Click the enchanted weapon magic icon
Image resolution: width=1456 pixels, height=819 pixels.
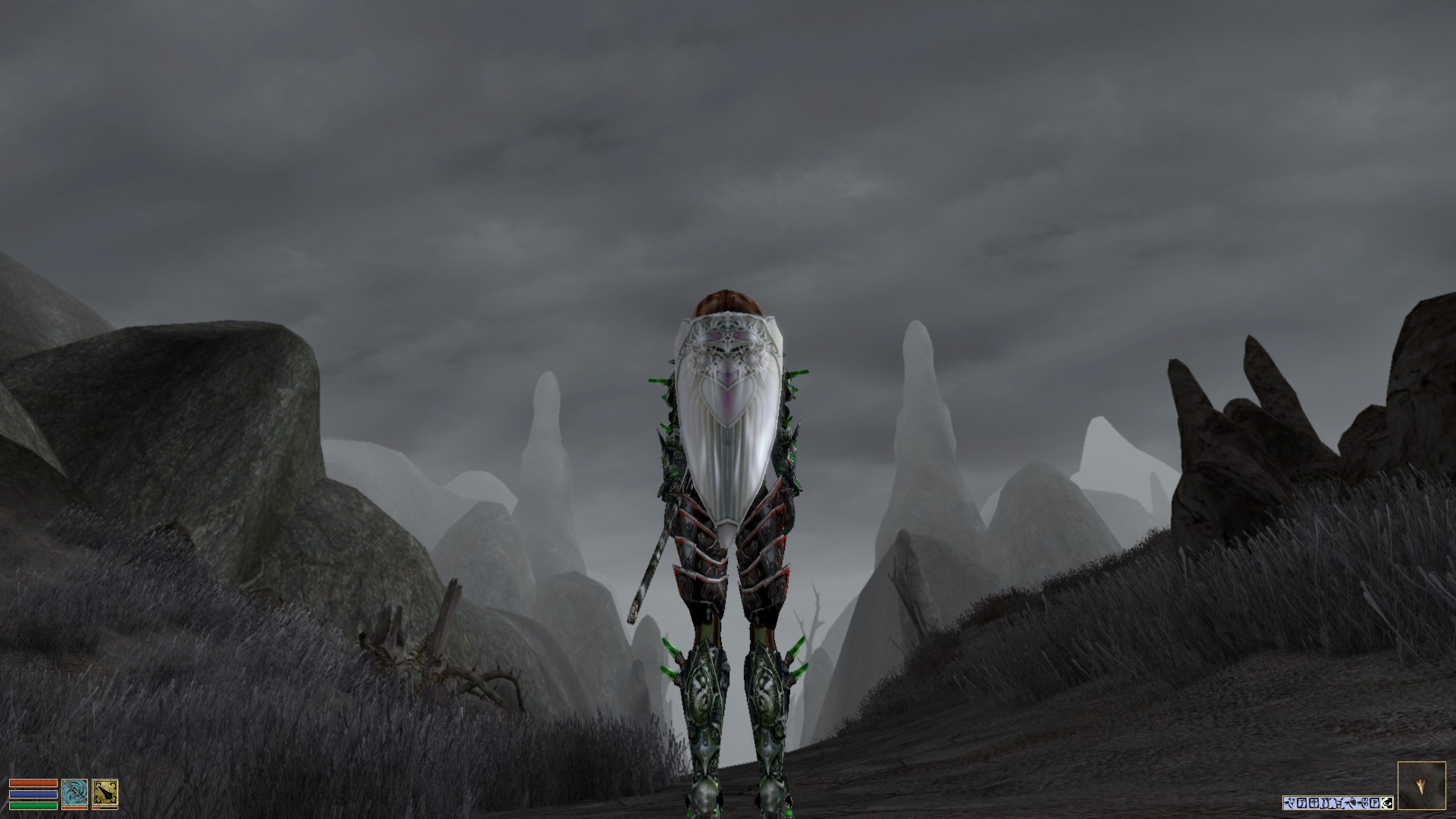[75, 793]
